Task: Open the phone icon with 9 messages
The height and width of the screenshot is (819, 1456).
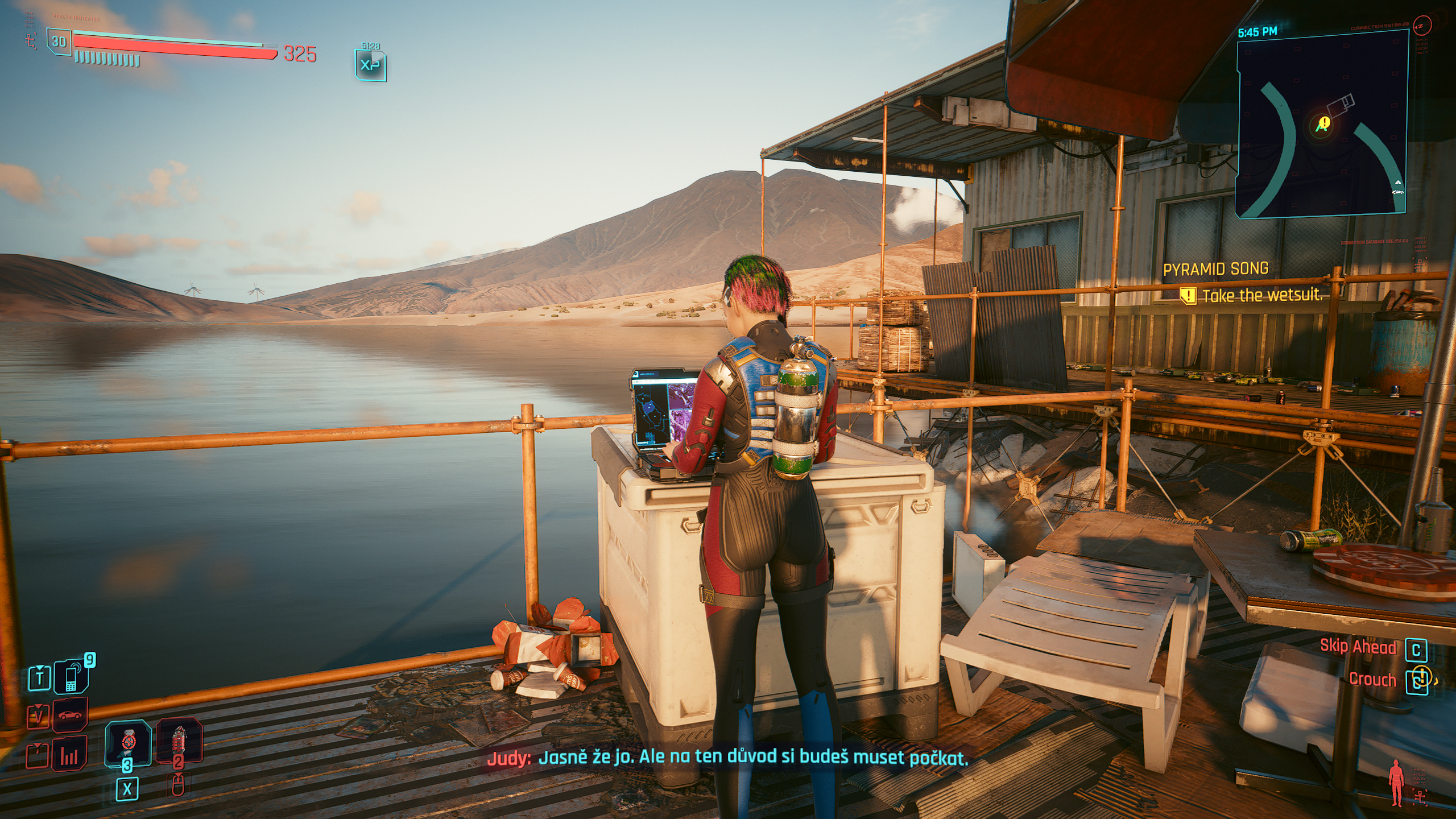Action: click(71, 677)
